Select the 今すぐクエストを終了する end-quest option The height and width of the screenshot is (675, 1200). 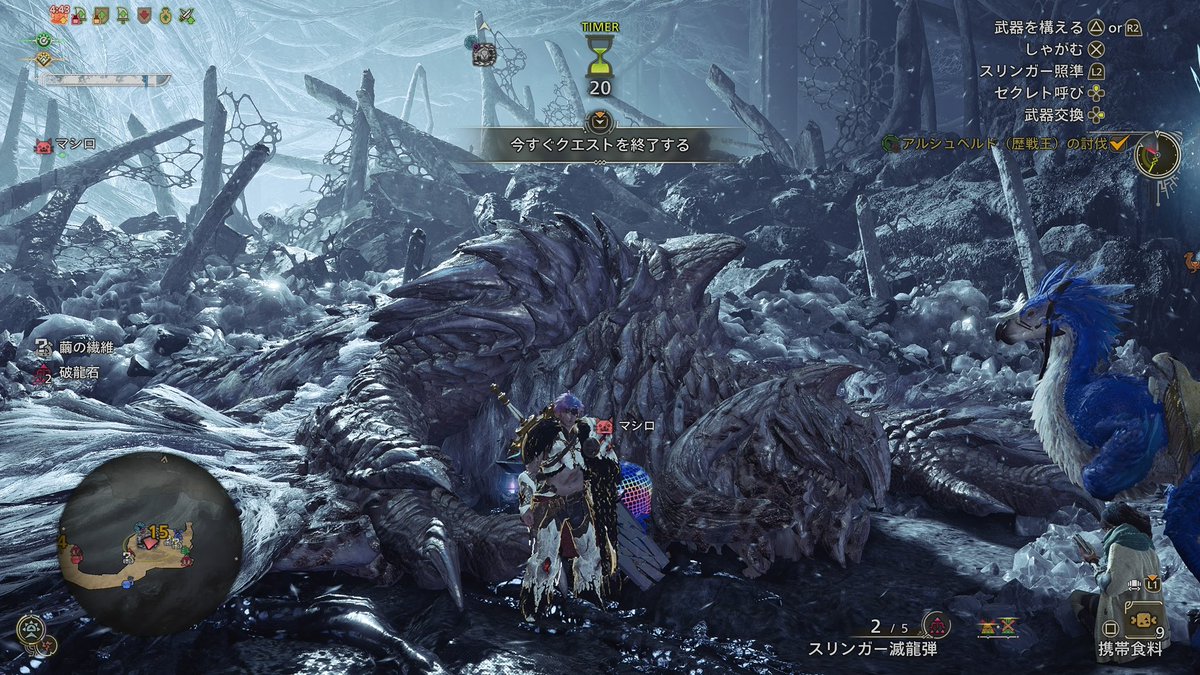click(x=600, y=145)
